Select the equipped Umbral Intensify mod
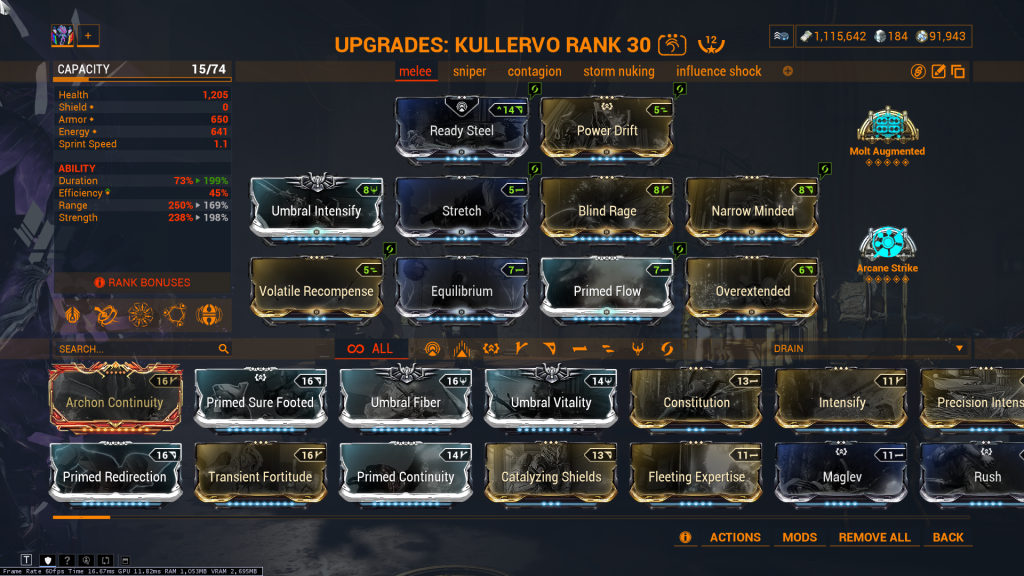The width and height of the screenshot is (1024, 576). [x=316, y=209]
